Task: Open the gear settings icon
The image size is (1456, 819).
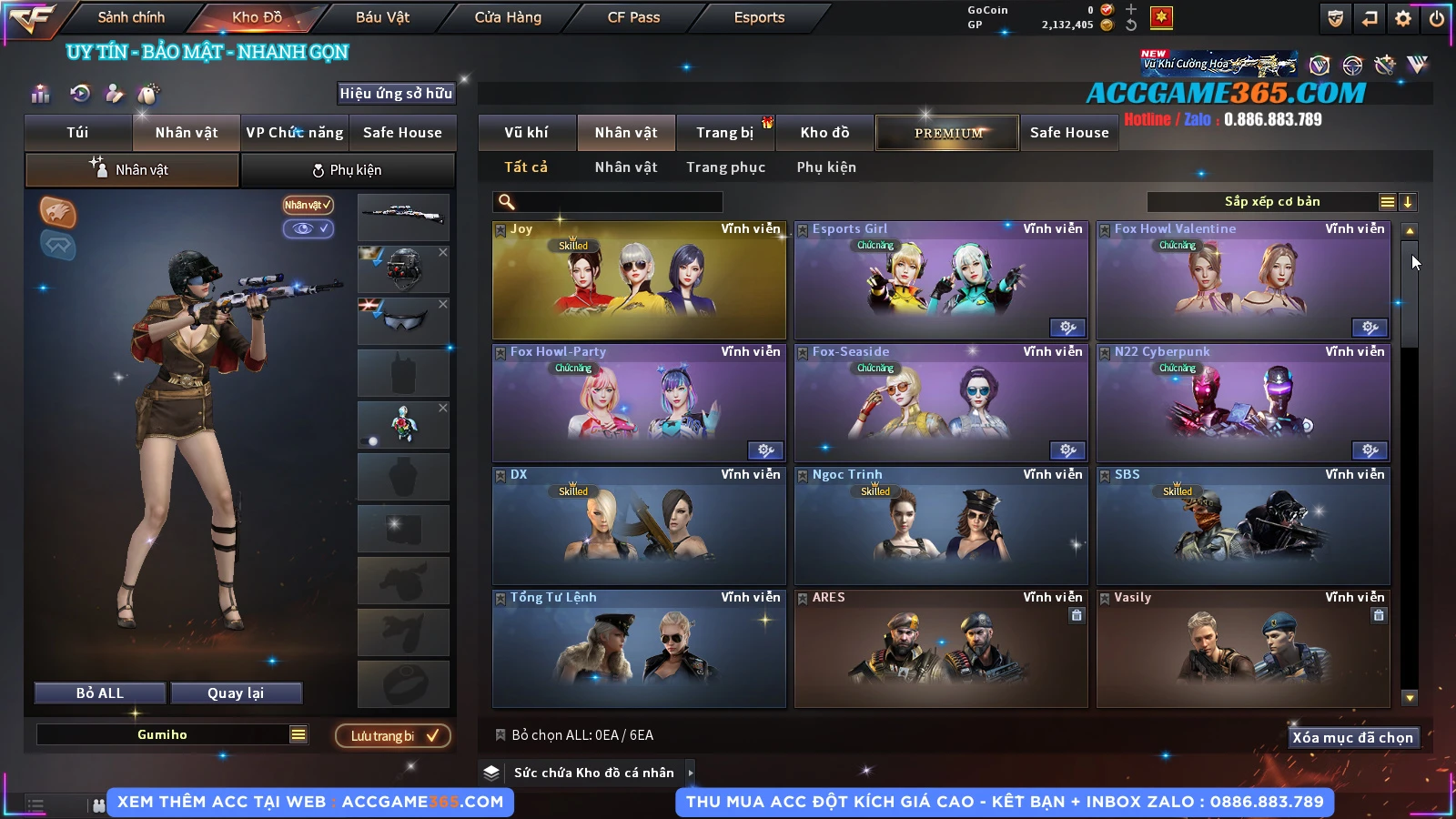Action: pos(1403,18)
